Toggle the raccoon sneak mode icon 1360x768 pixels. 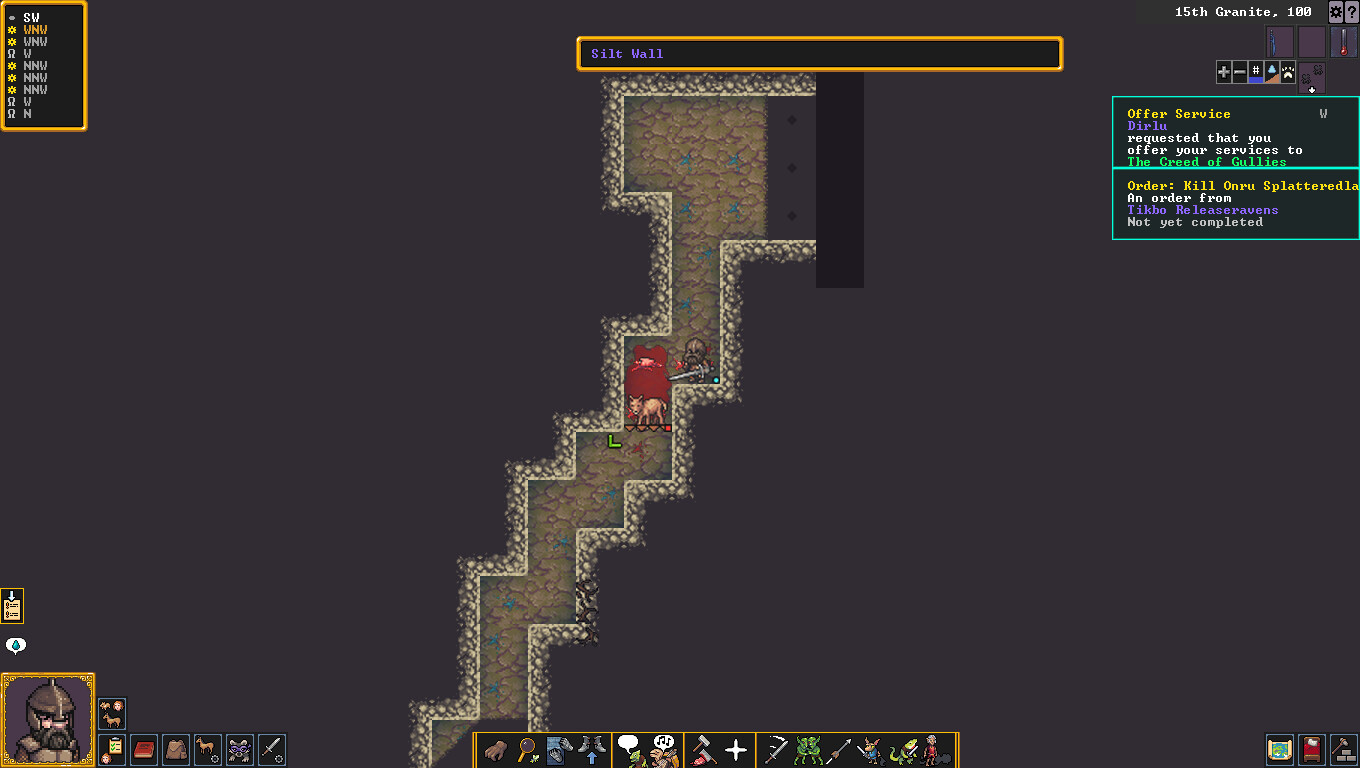tap(240, 749)
